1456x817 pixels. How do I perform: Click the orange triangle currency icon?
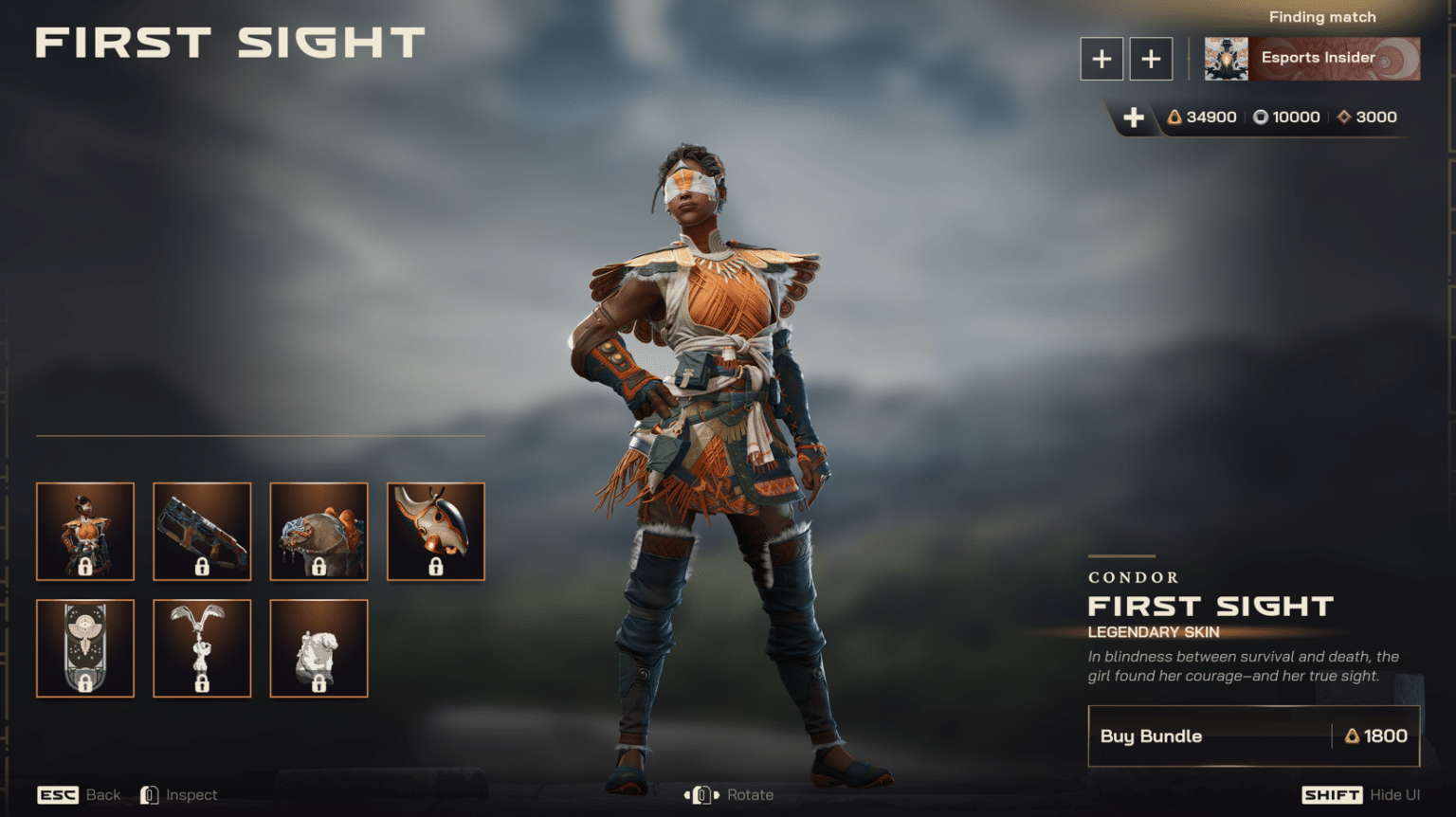1175,117
